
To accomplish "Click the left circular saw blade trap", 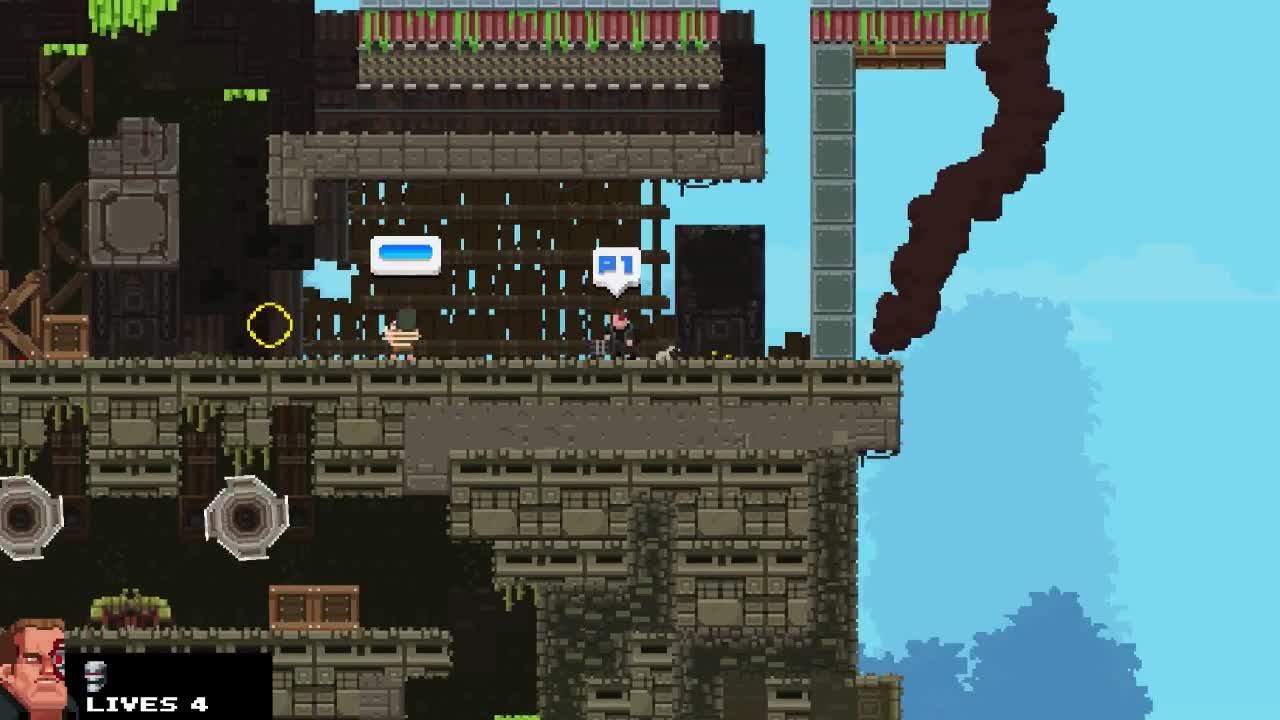I will tap(25, 518).
